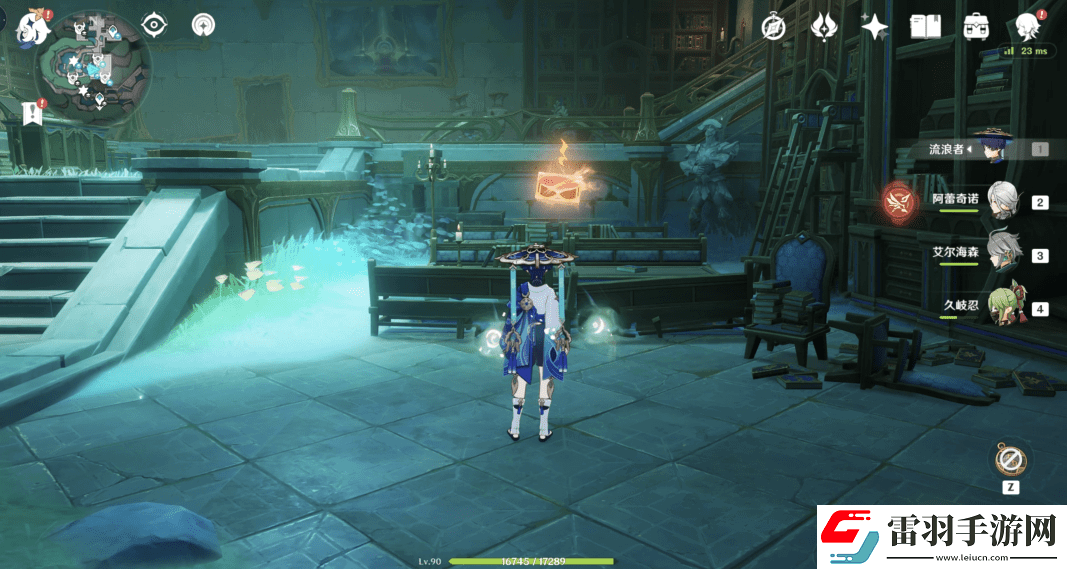Switch to party member 艾尔海森
This screenshot has height=569, width=1067.
pyautogui.click(x=1000, y=254)
